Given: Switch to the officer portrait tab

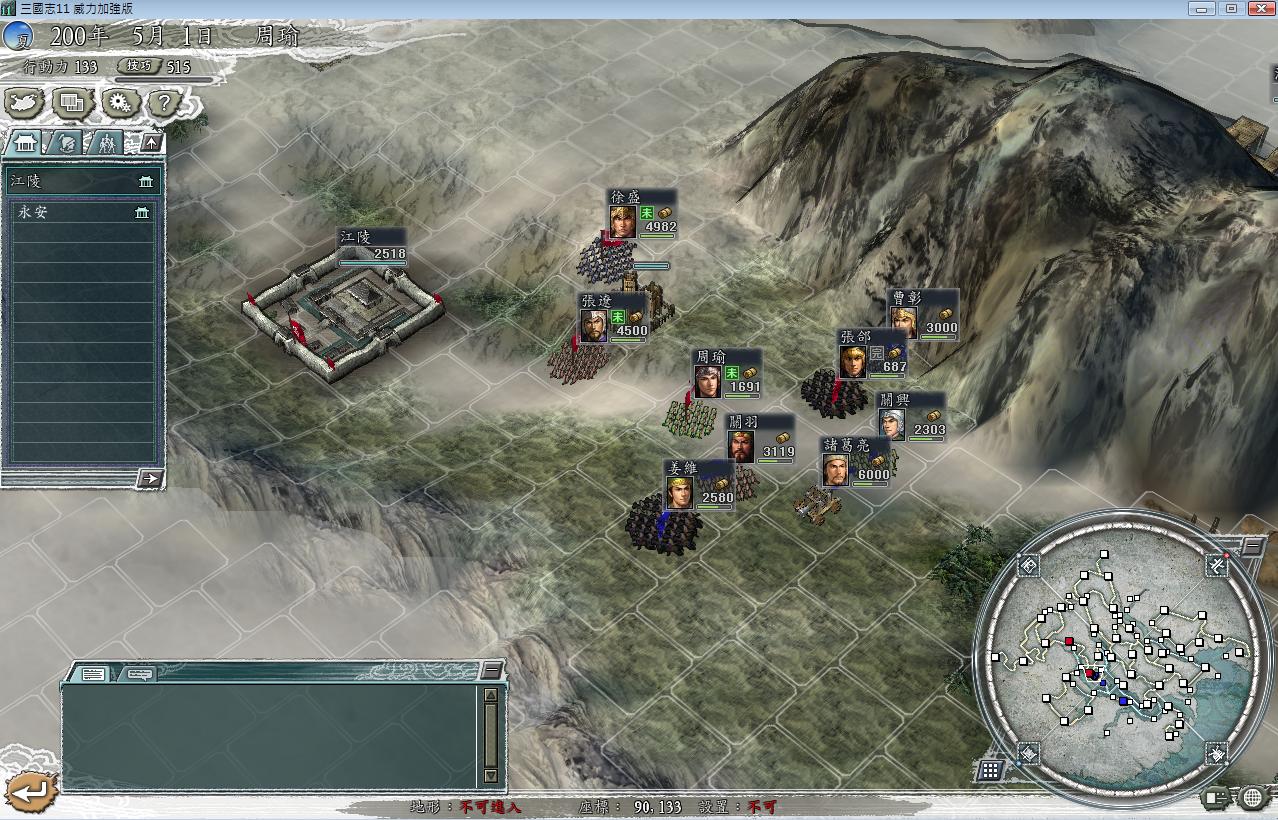Looking at the screenshot, I should coord(66,143).
